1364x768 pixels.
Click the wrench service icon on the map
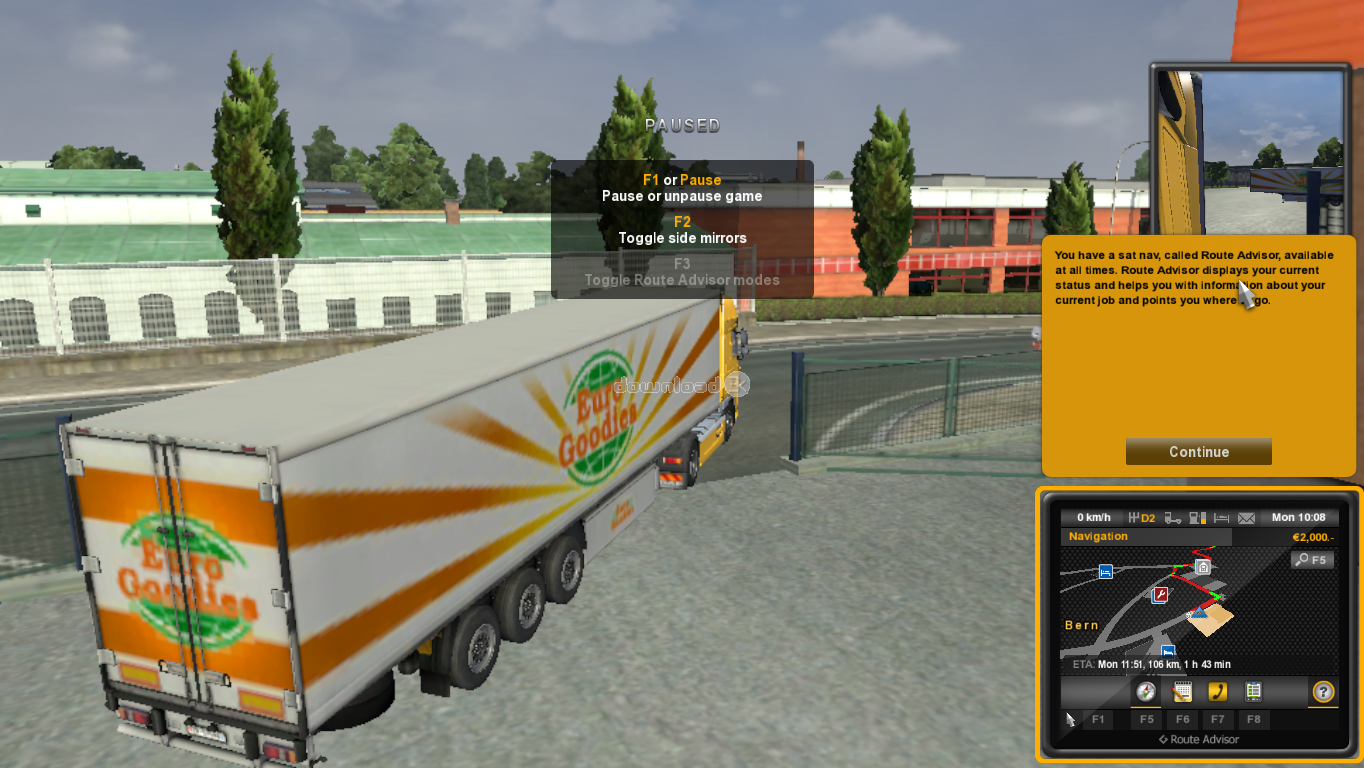point(1159,594)
